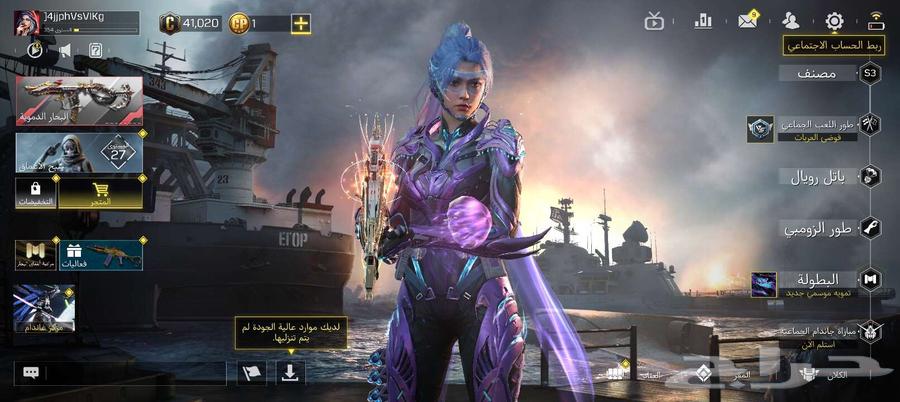Open the red weapon crate banner
Viewport: 900px width, 402px height.
pos(79,101)
